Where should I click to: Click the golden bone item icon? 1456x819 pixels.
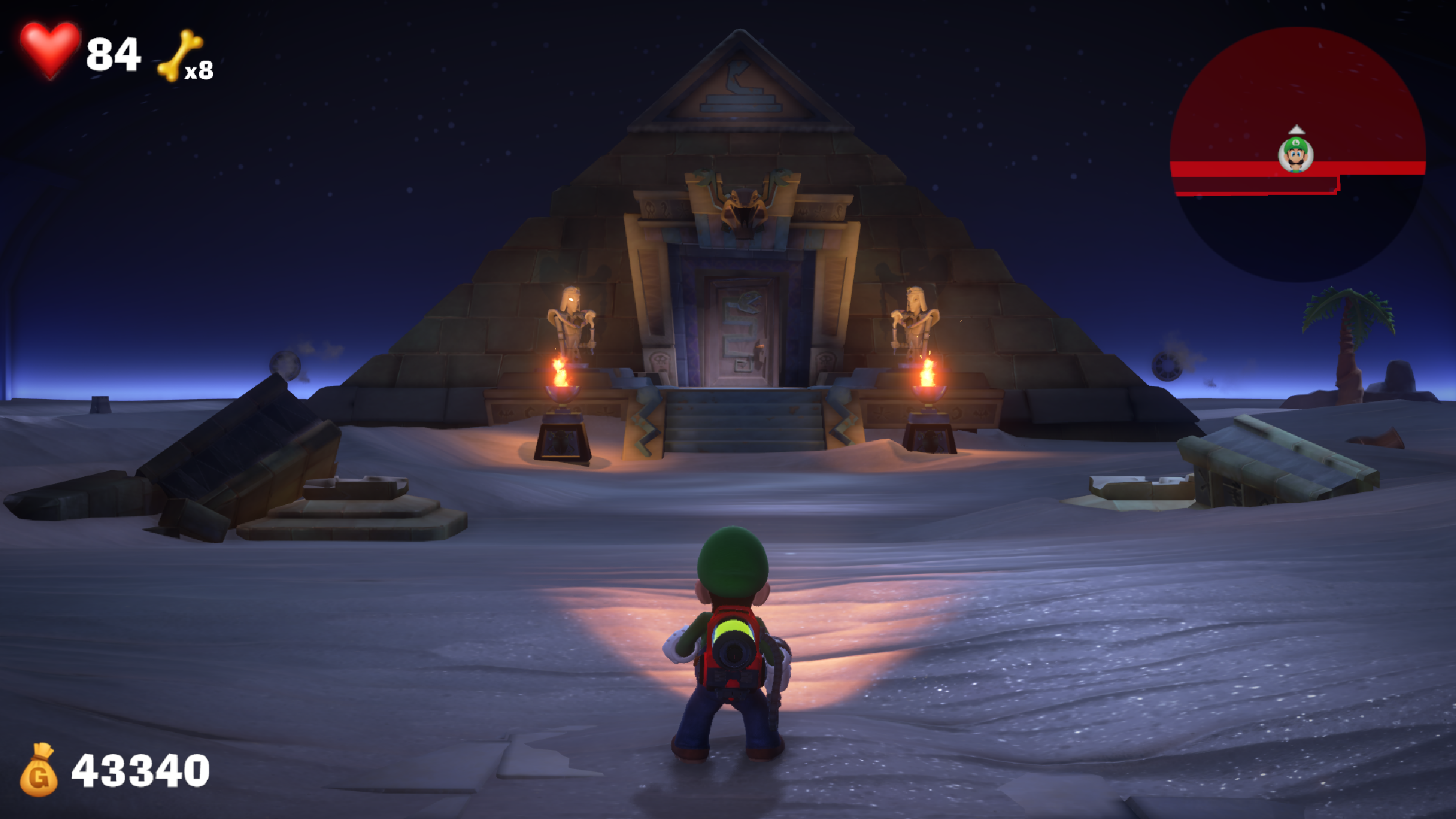[x=180, y=55]
